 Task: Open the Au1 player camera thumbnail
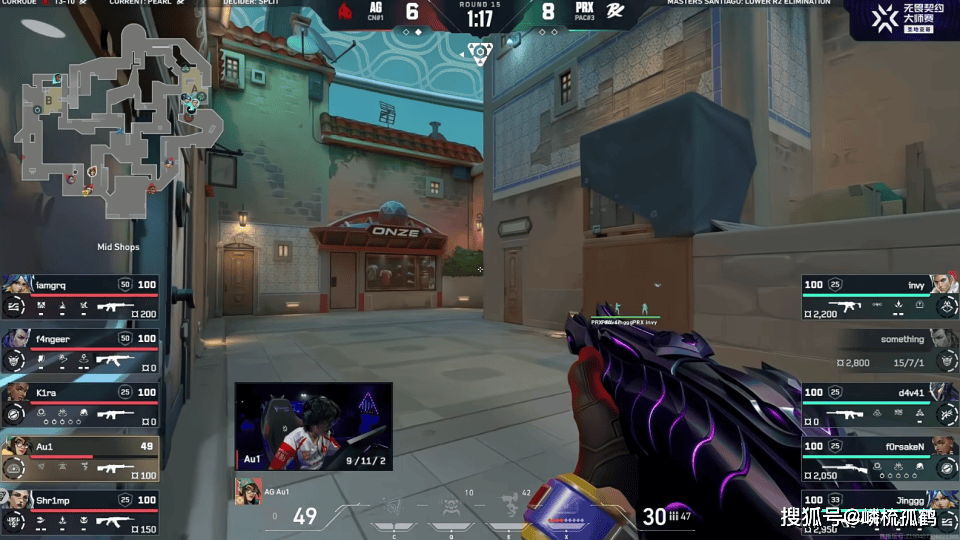coord(313,425)
